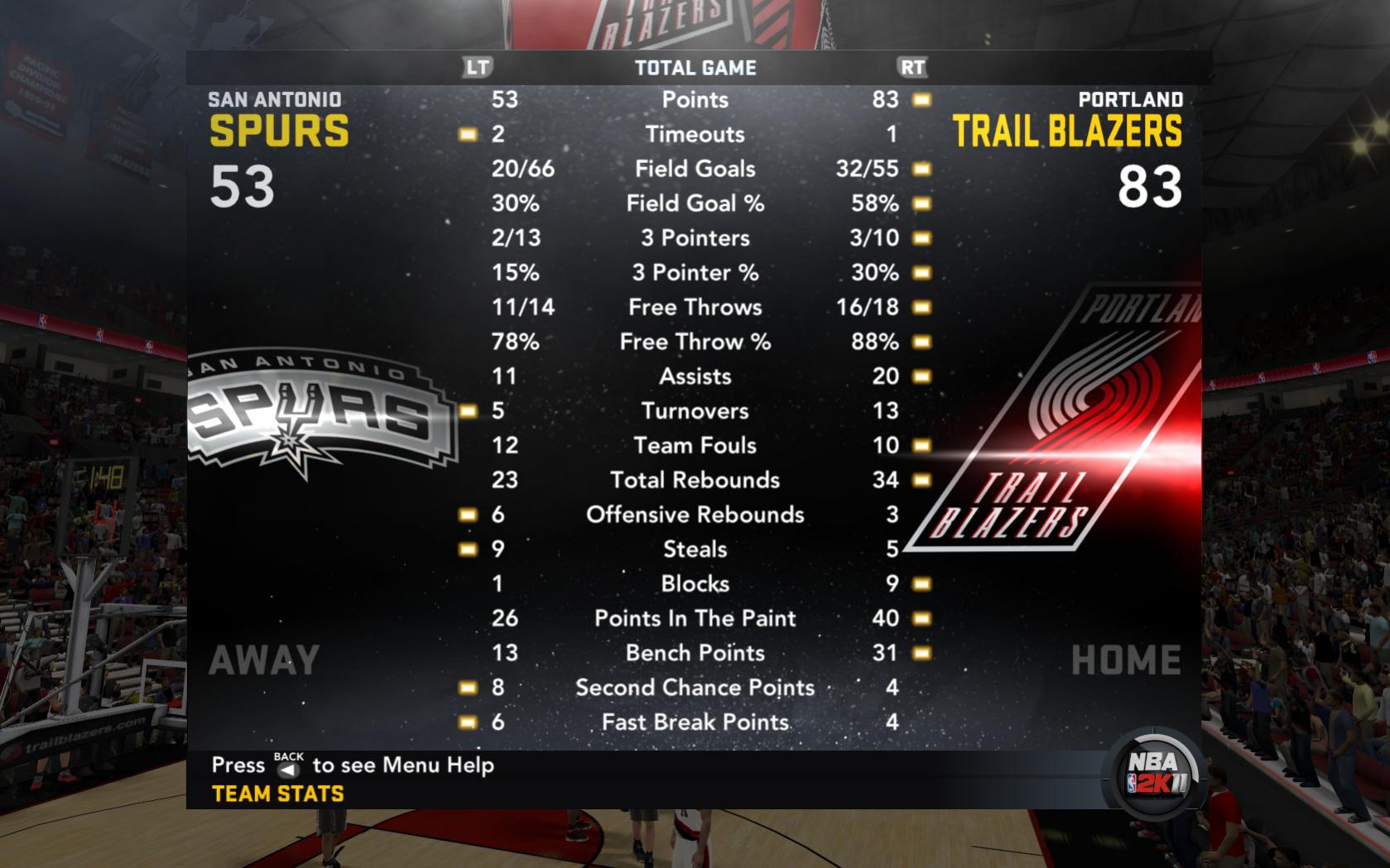The height and width of the screenshot is (868, 1390).
Task: Click the LT trigger button icon
Action: [x=478, y=69]
